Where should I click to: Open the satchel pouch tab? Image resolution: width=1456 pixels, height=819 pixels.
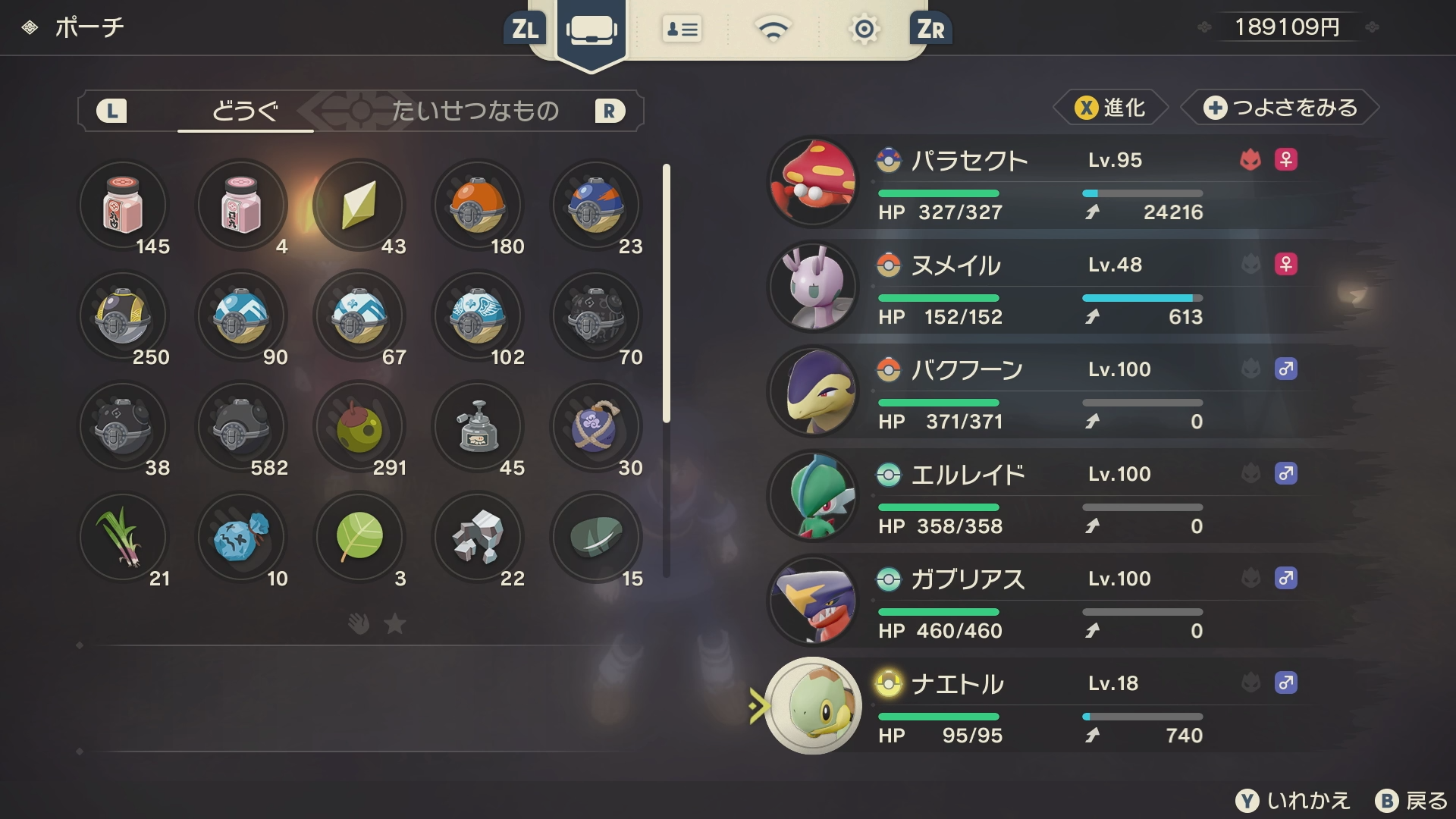(591, 30)
